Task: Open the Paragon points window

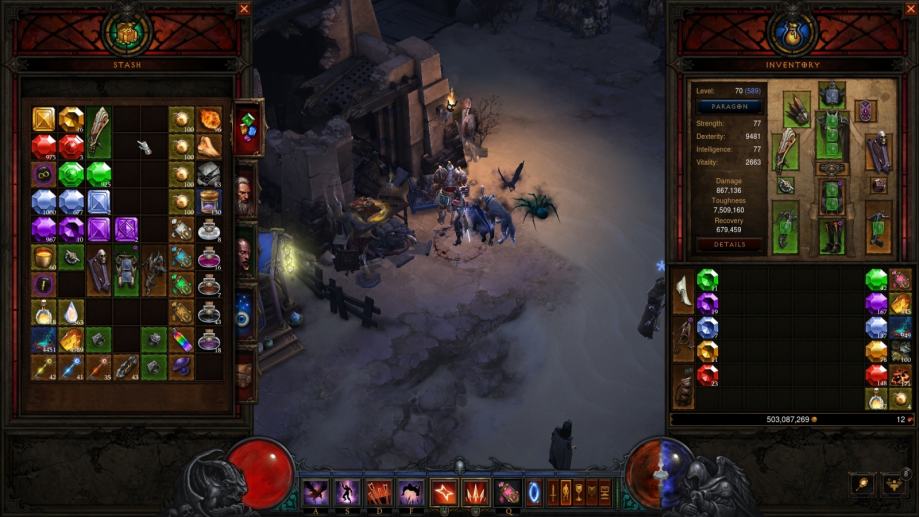Action: (729, 105)
